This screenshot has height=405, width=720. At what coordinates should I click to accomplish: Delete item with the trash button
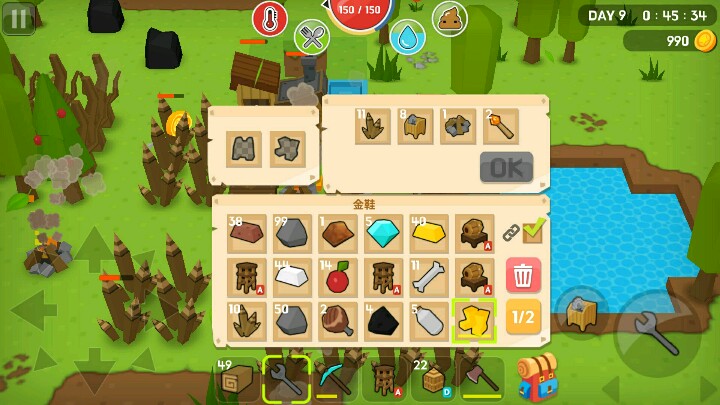tap(523, 275)
